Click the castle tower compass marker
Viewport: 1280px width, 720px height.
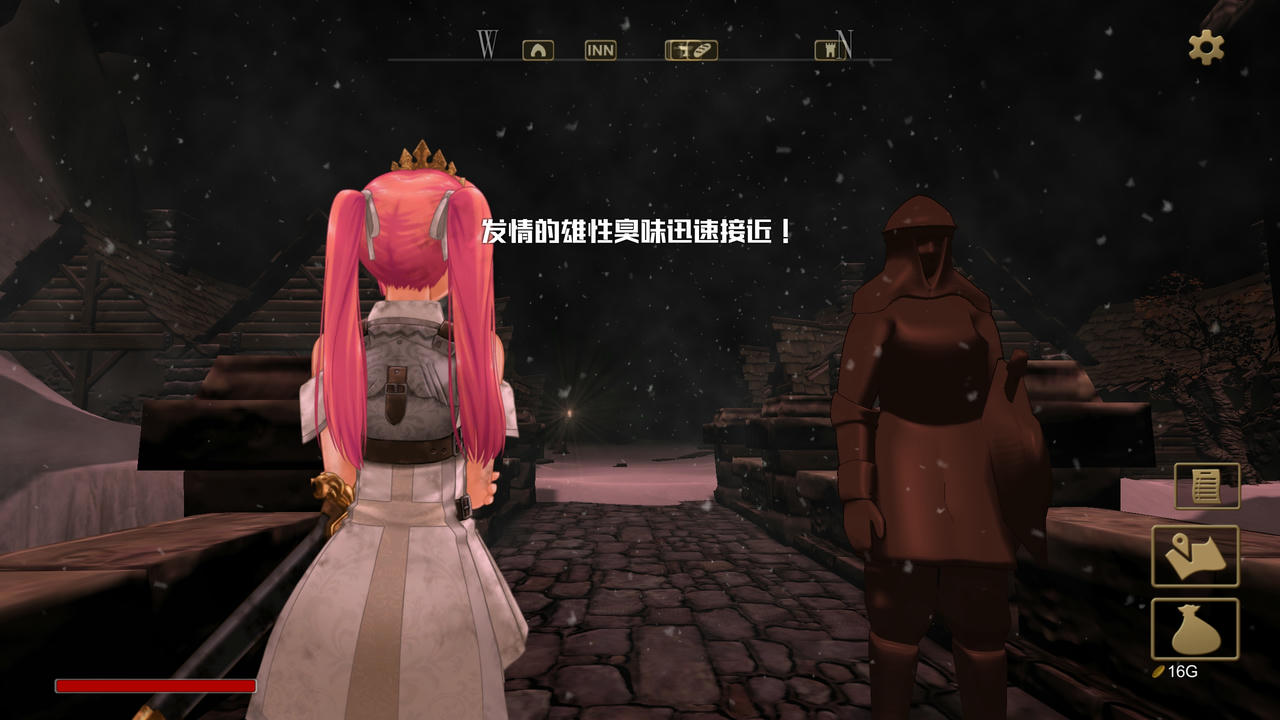tap(826, 50)
